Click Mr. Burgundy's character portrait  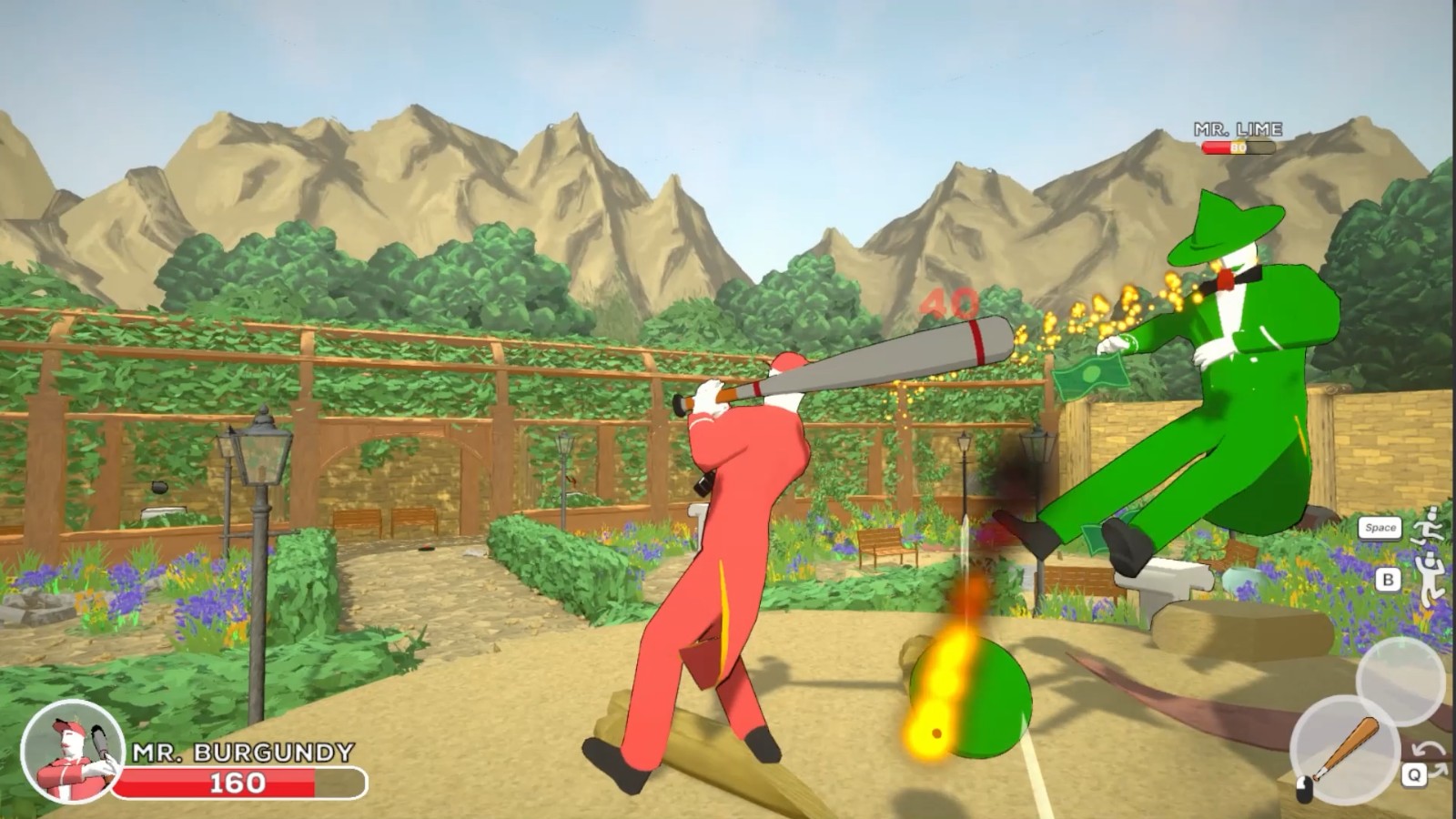click(72, 752)
